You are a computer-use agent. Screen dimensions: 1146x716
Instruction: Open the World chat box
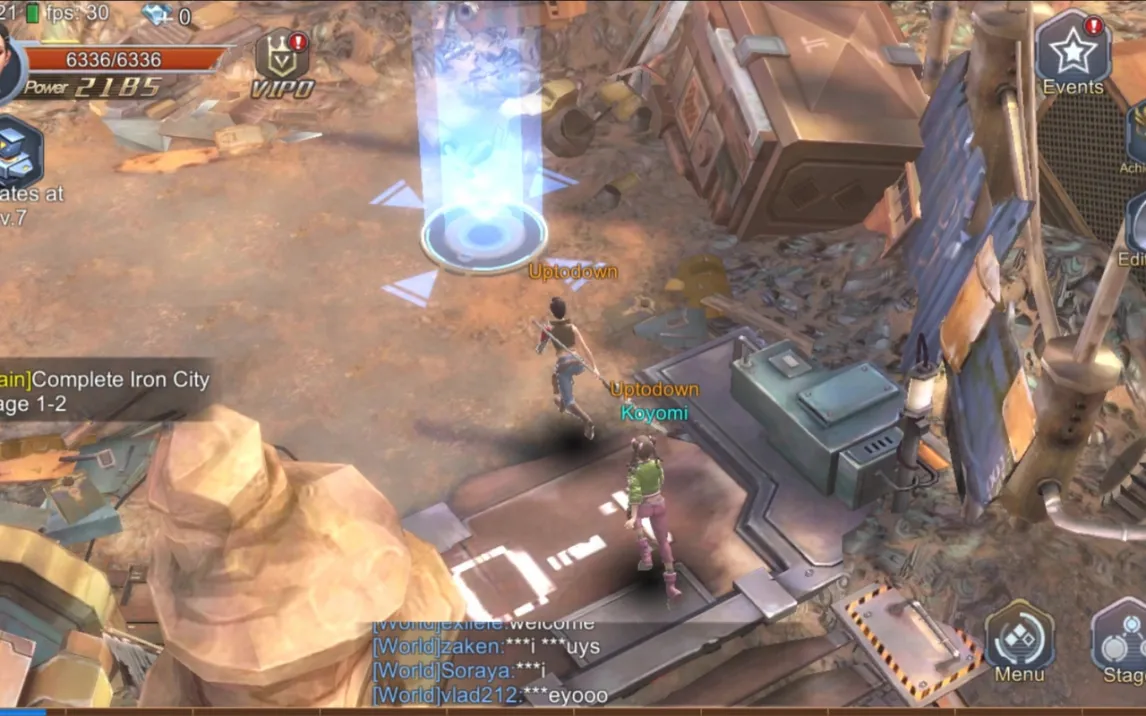click(490, 660)
